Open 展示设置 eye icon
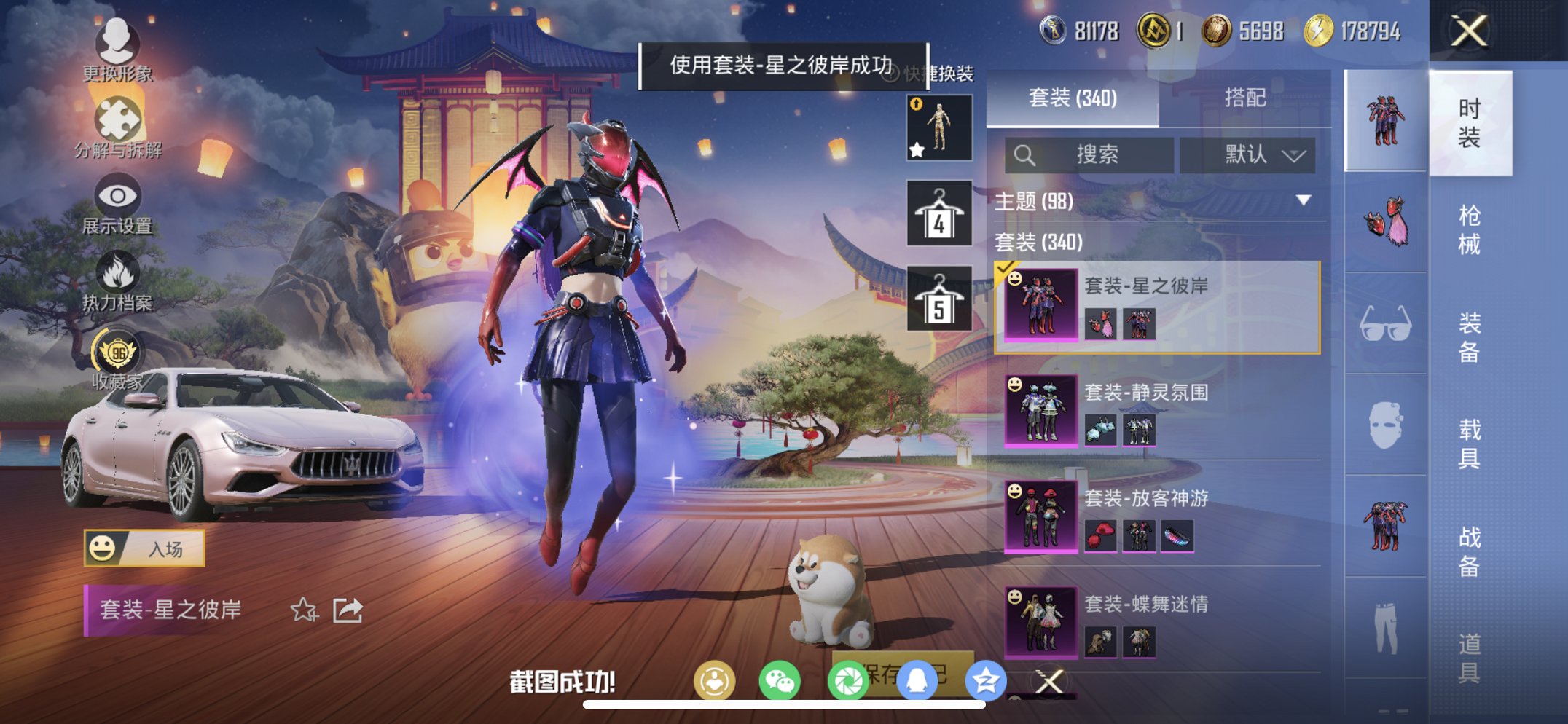This screenshot has width=1568, height=724. (x=119, y=196)
